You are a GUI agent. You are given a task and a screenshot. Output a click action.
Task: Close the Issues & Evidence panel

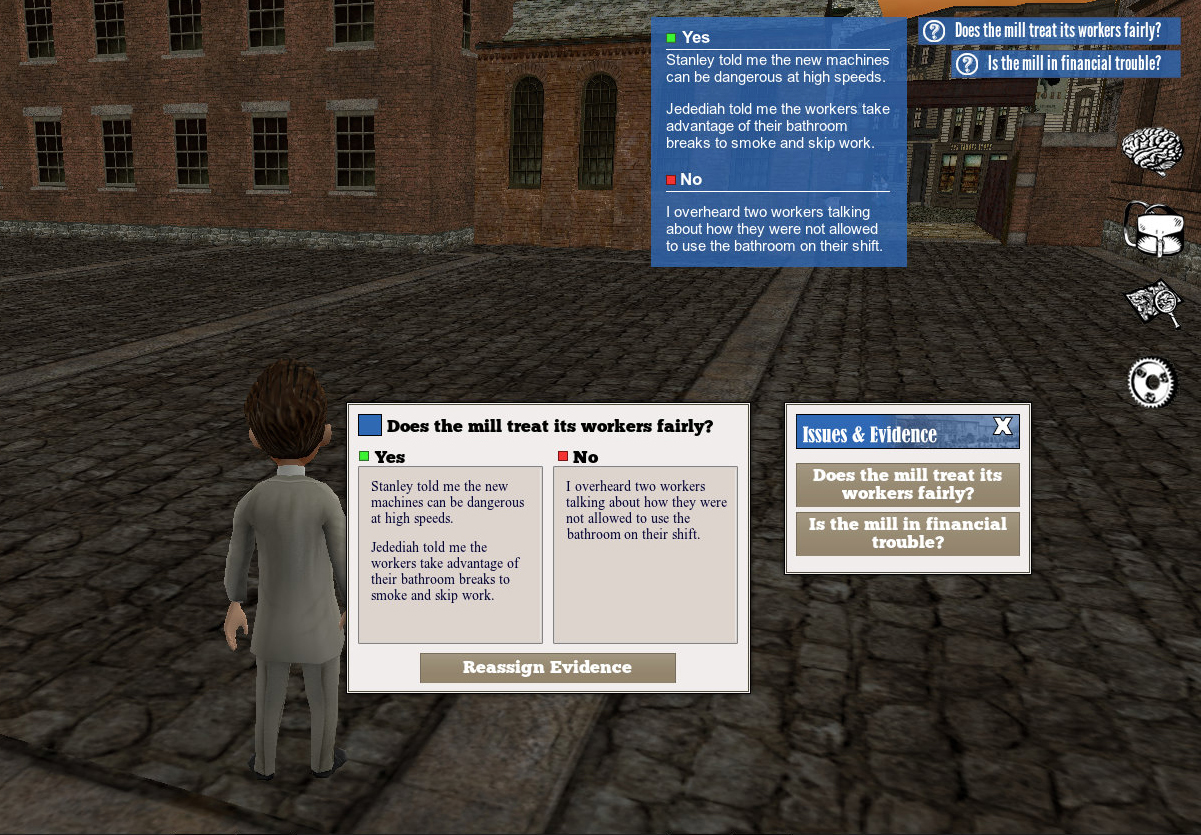(1003, 428)
